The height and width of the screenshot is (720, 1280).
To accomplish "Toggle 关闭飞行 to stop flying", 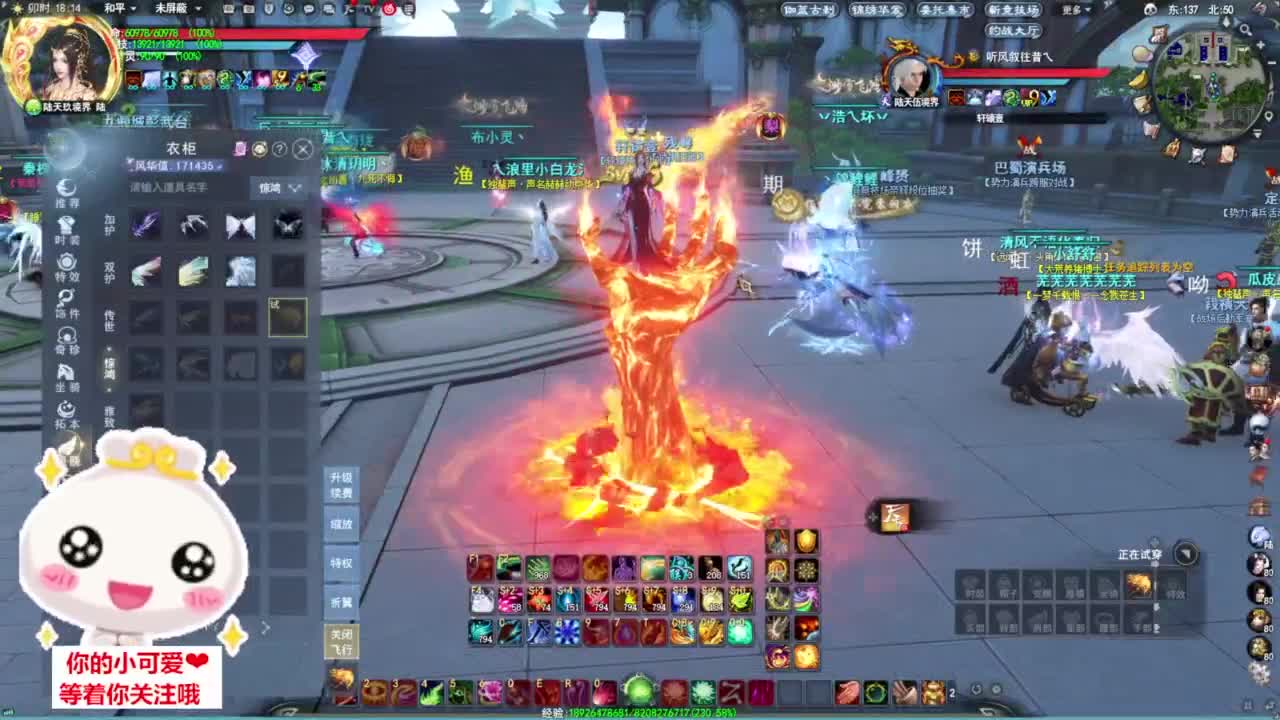I will [x=342, y=638].
